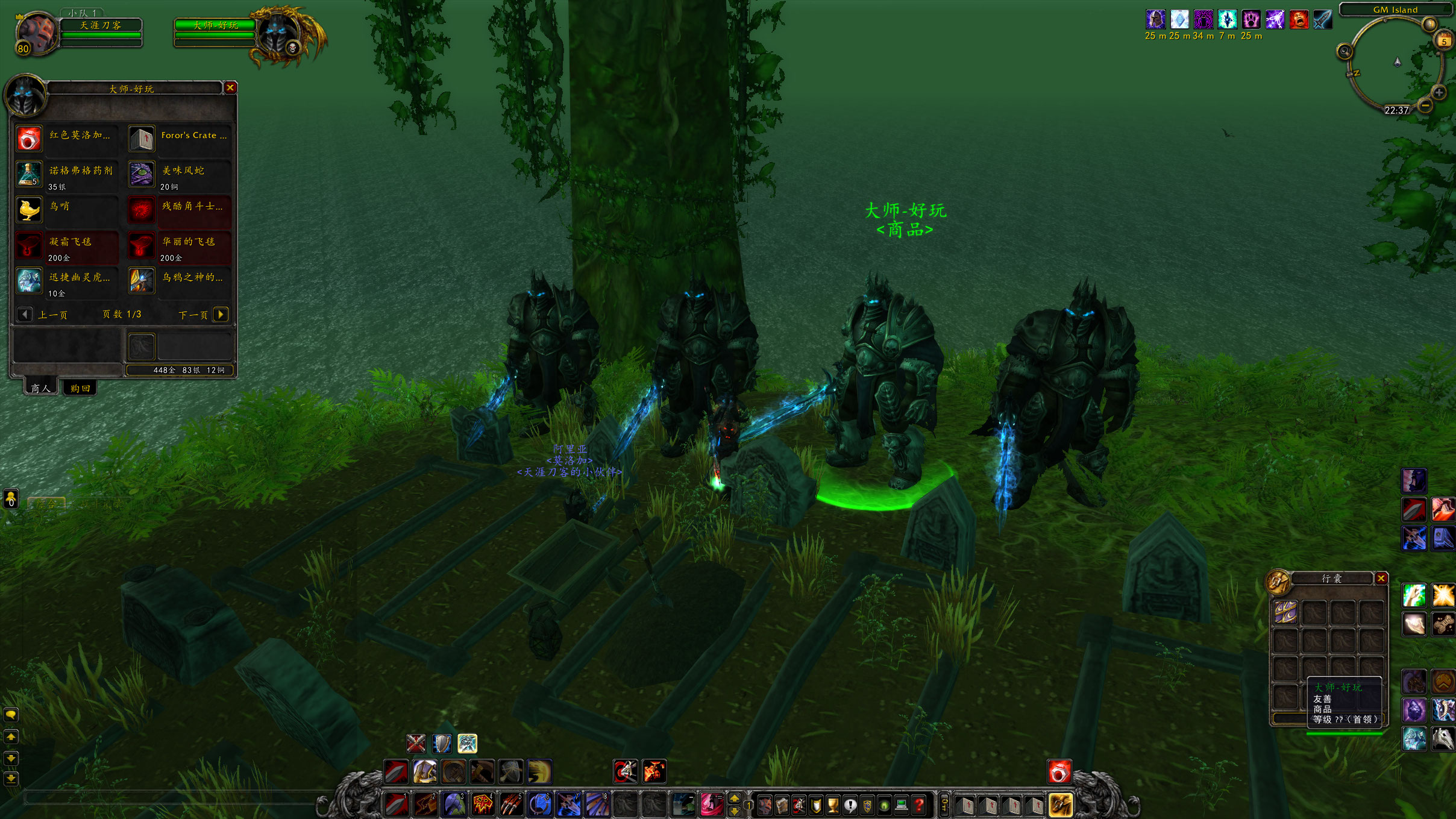Choose the 凝霜飞毯 carpet for 200 gold
The height and width of the screenshot is (819, 1456).
[x=29, y=245]
